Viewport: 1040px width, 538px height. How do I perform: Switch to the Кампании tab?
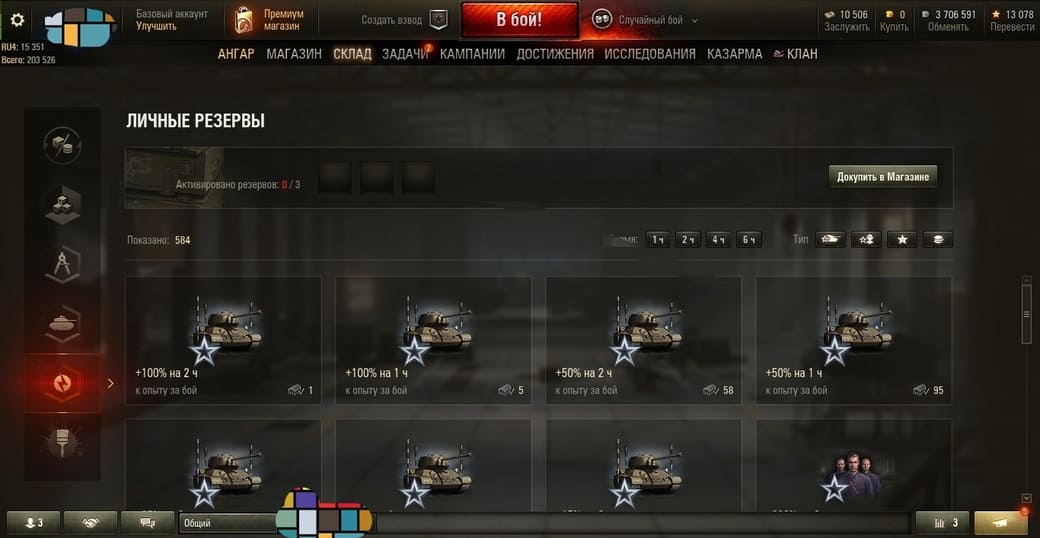coord(472,54)
